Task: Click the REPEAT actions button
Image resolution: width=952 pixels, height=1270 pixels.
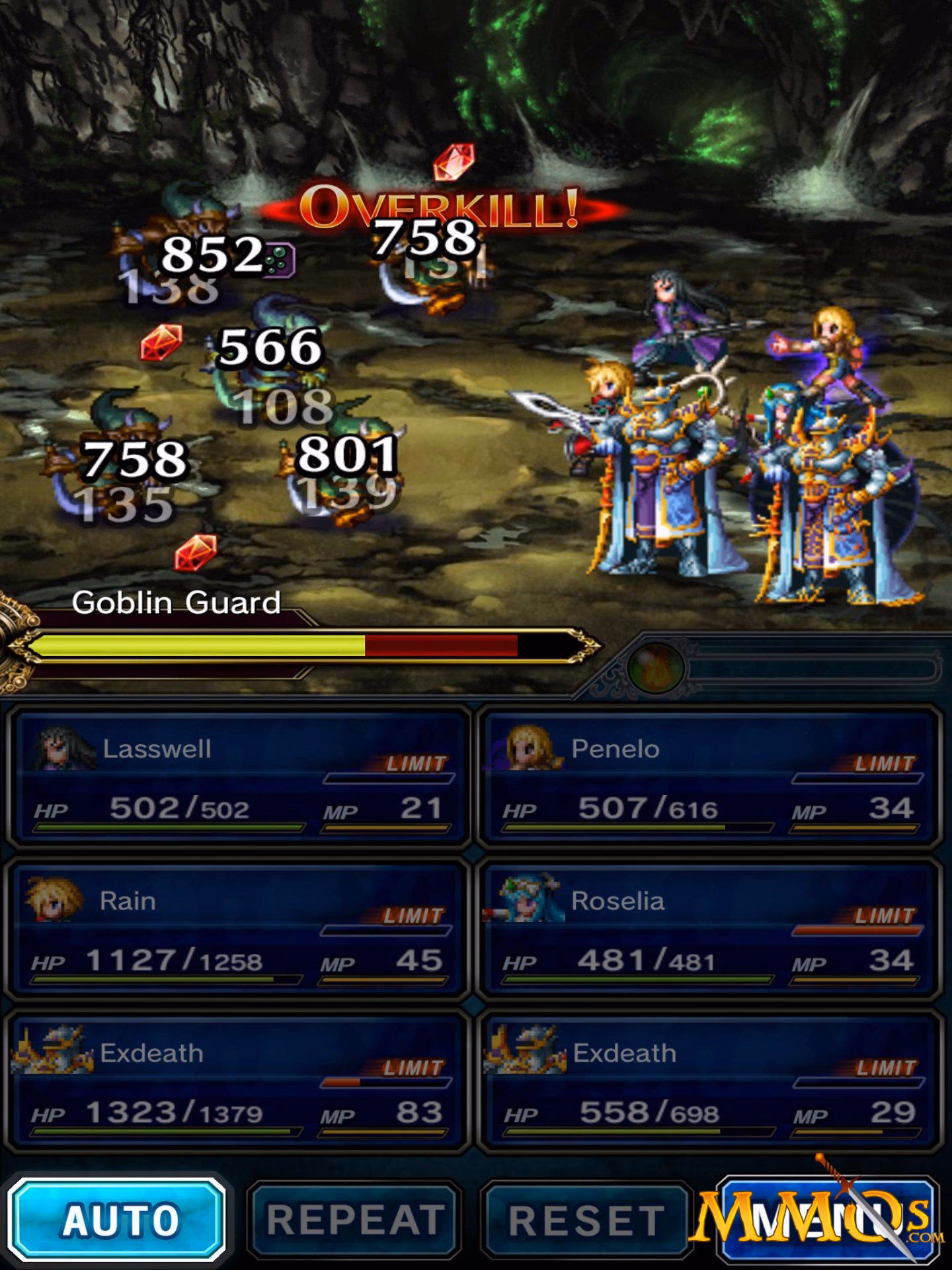Action: tap(354, 1218)
